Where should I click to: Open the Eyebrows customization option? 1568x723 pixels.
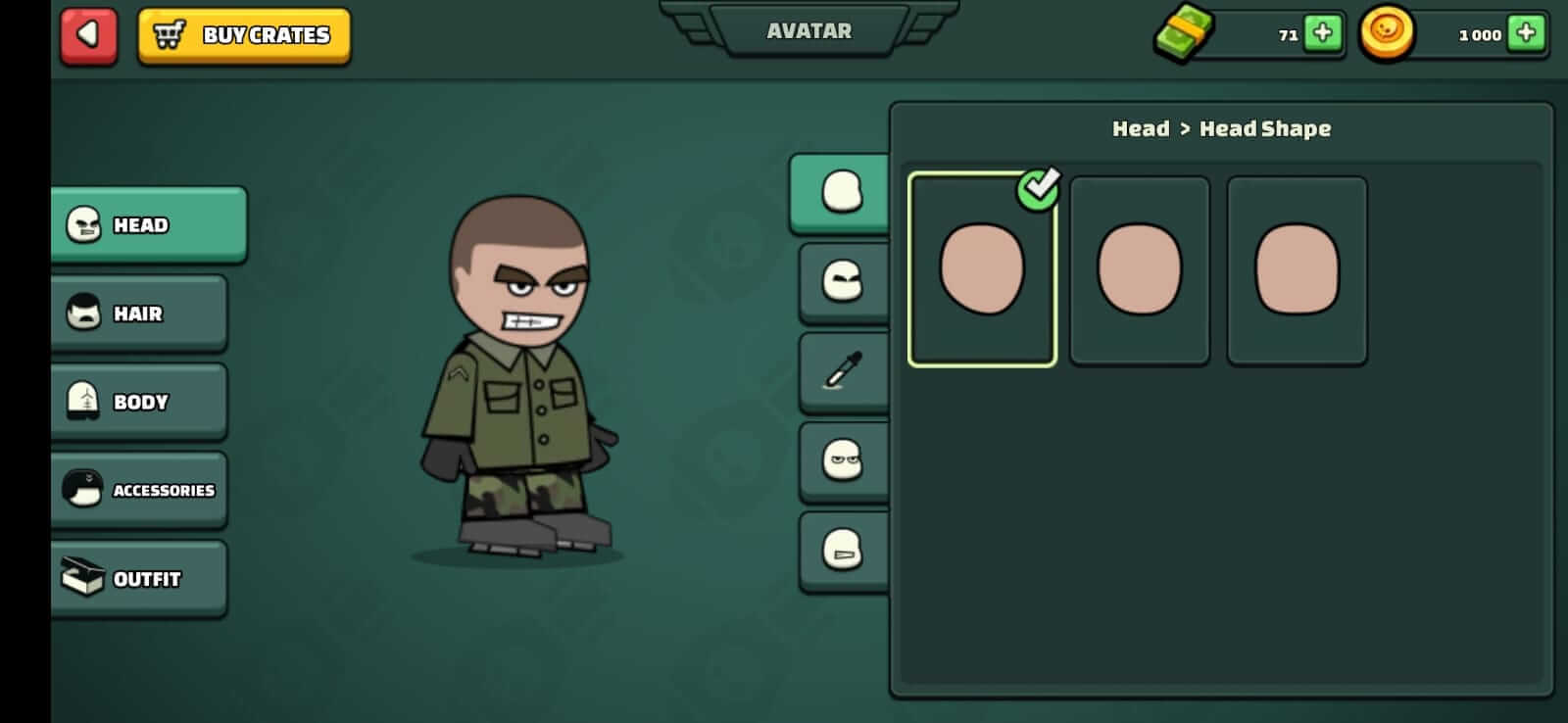843,281
